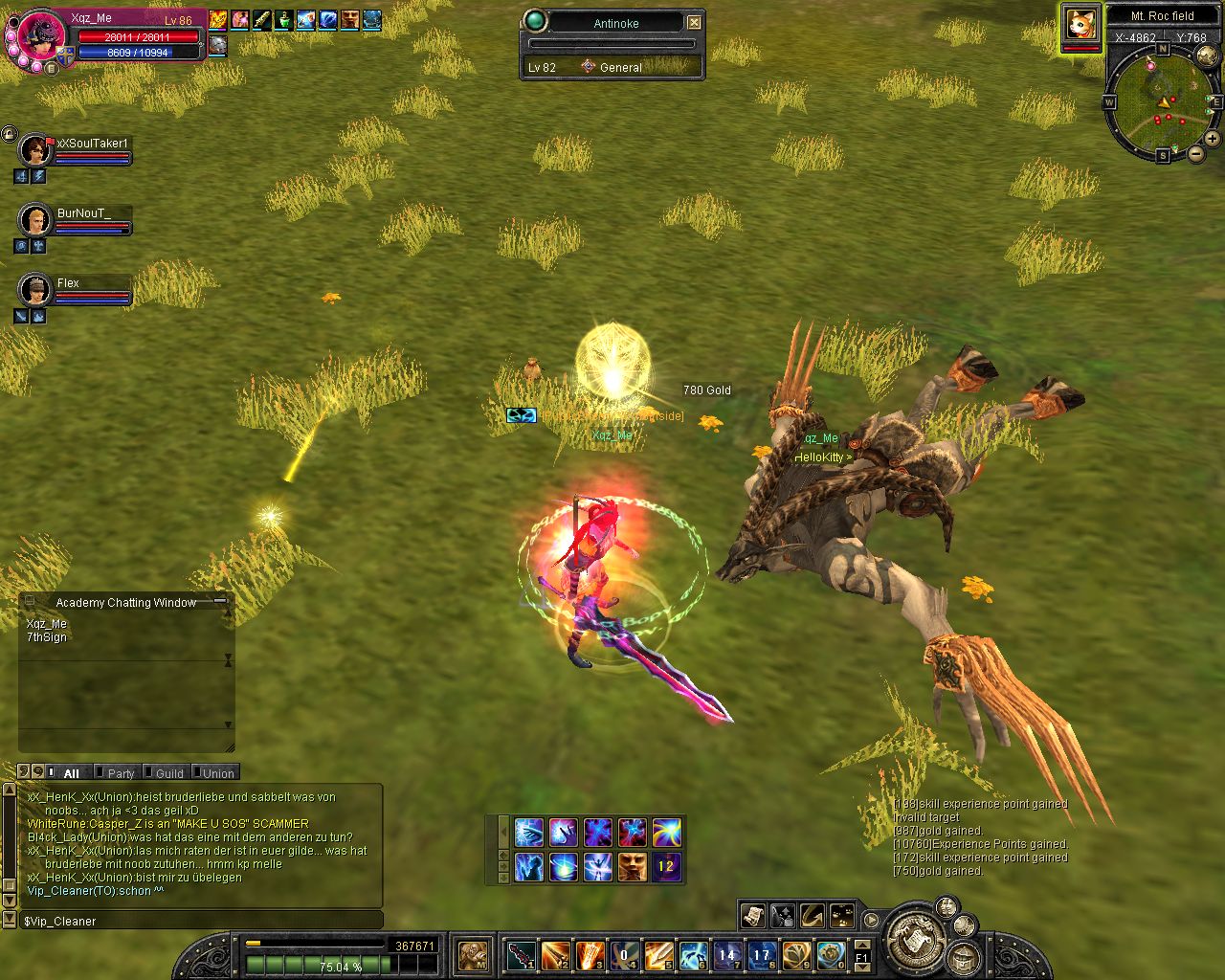Switch to the Guild chat tab
Screen dimensions: 1225x980
(169, 773)
